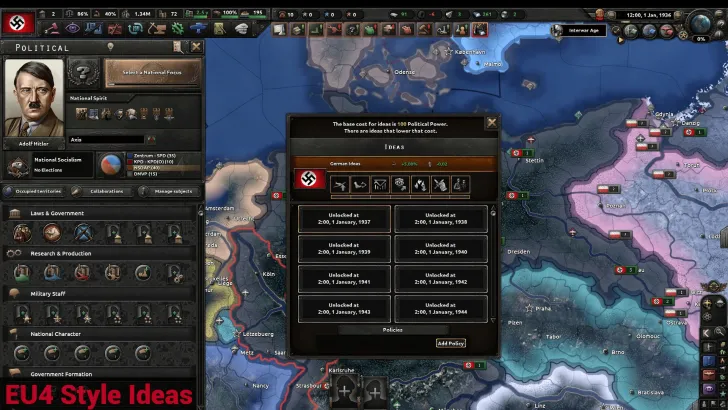The height and width of the screenshot is (410, 728).
Task: Close the Political panel
Action: pyautogui.click(x=196, y=47)
